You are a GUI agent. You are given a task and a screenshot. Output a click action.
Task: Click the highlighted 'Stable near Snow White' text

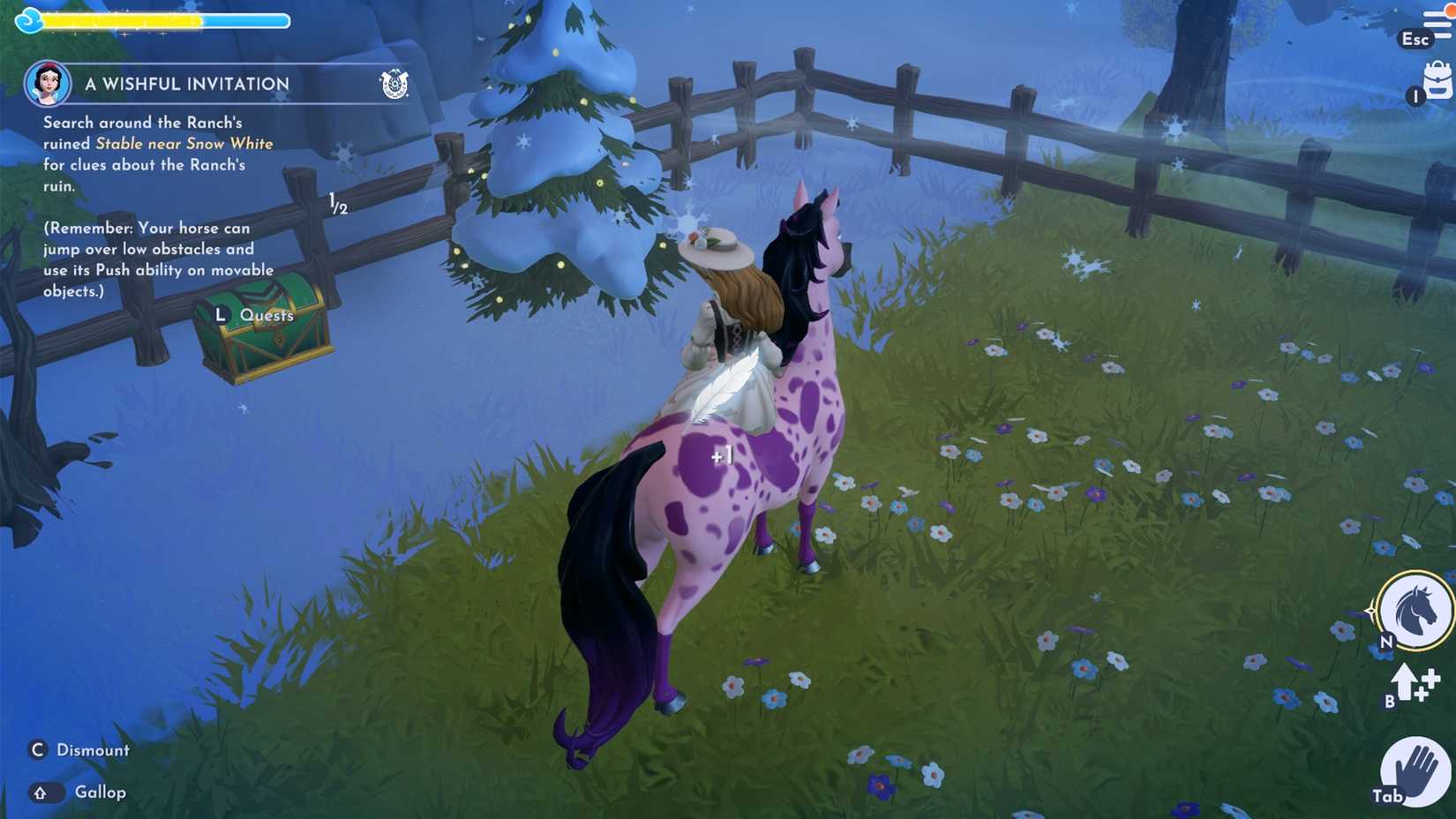(184, 143)
